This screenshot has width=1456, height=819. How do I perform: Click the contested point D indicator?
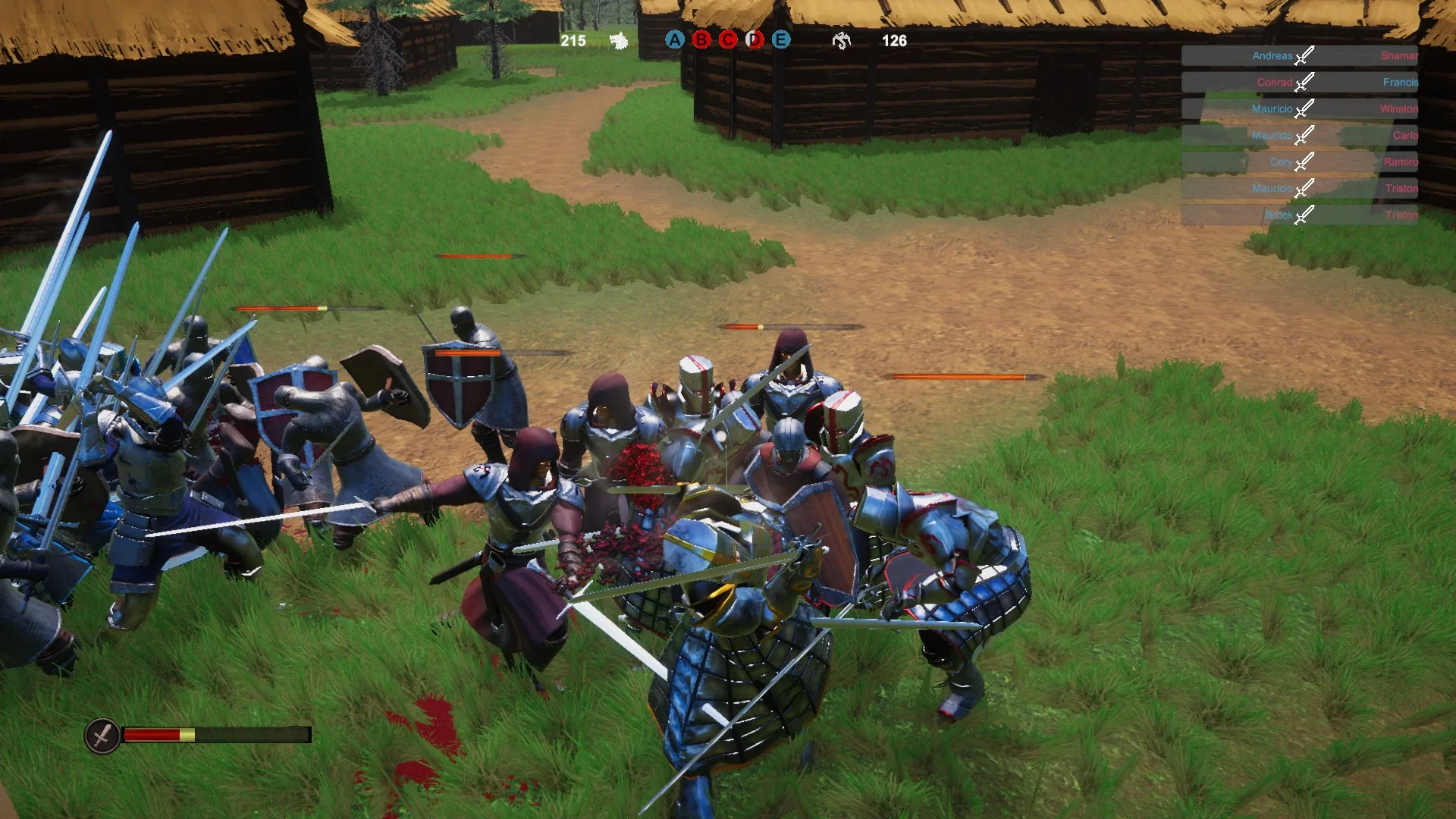click(753, 40)
